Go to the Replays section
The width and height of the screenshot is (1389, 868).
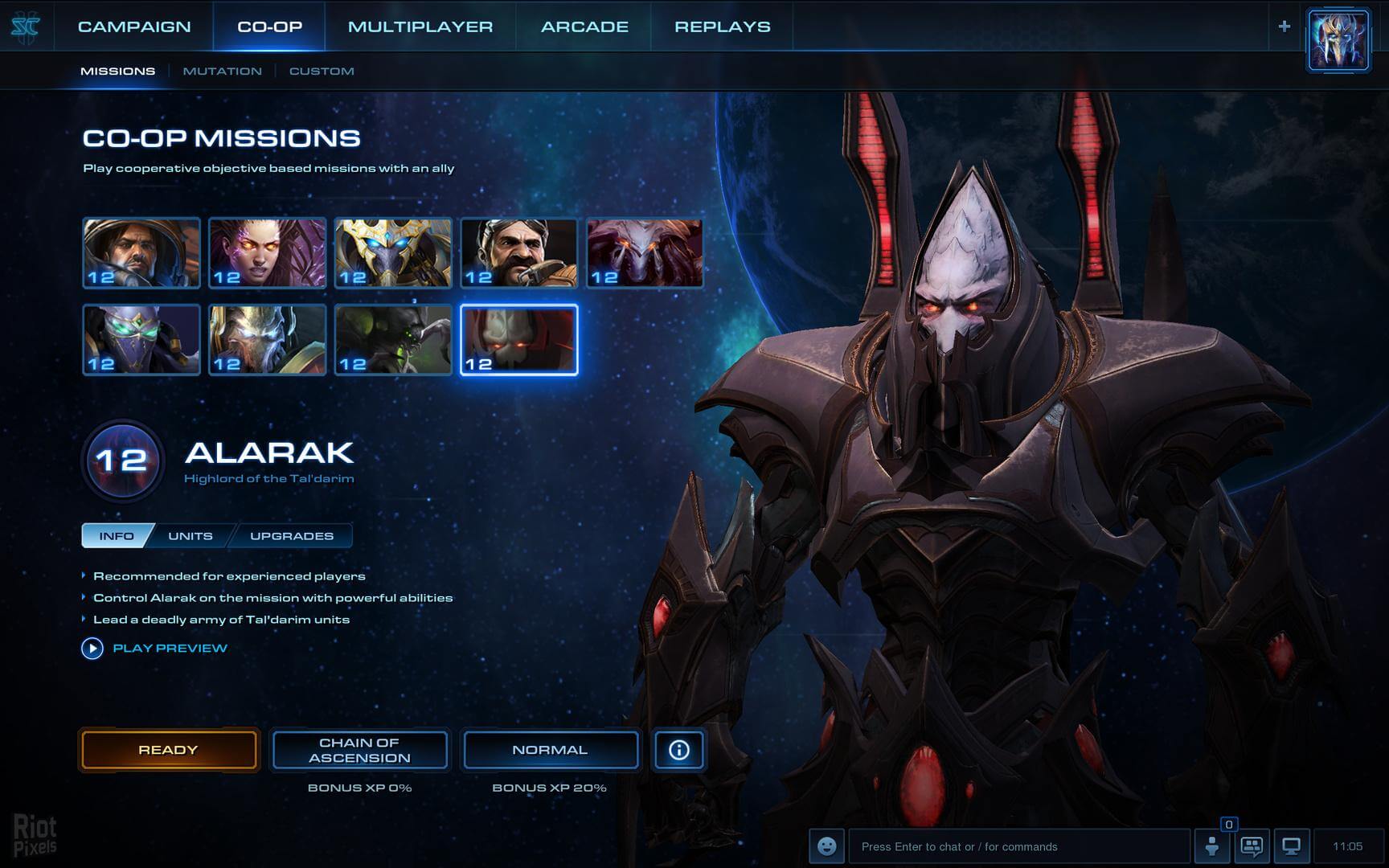722,27
